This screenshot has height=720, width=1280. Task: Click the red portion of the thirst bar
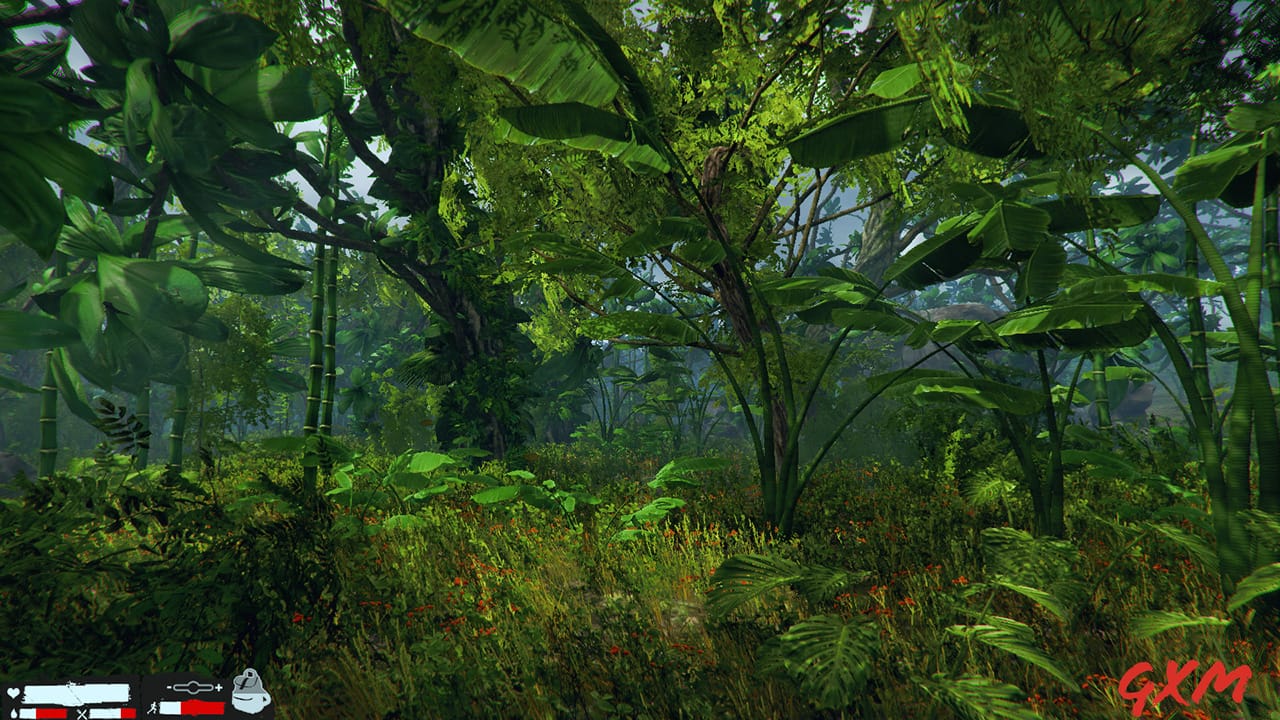[x=52, y=712]
